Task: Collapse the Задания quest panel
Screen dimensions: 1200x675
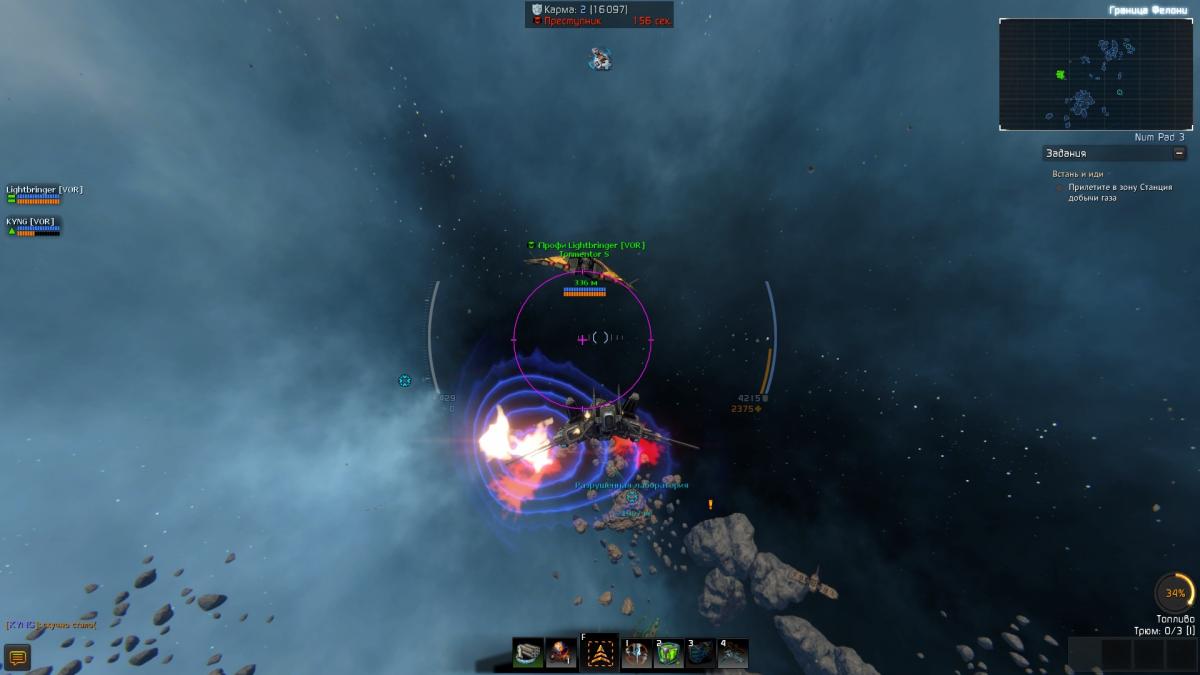Action: (1180, 153)
